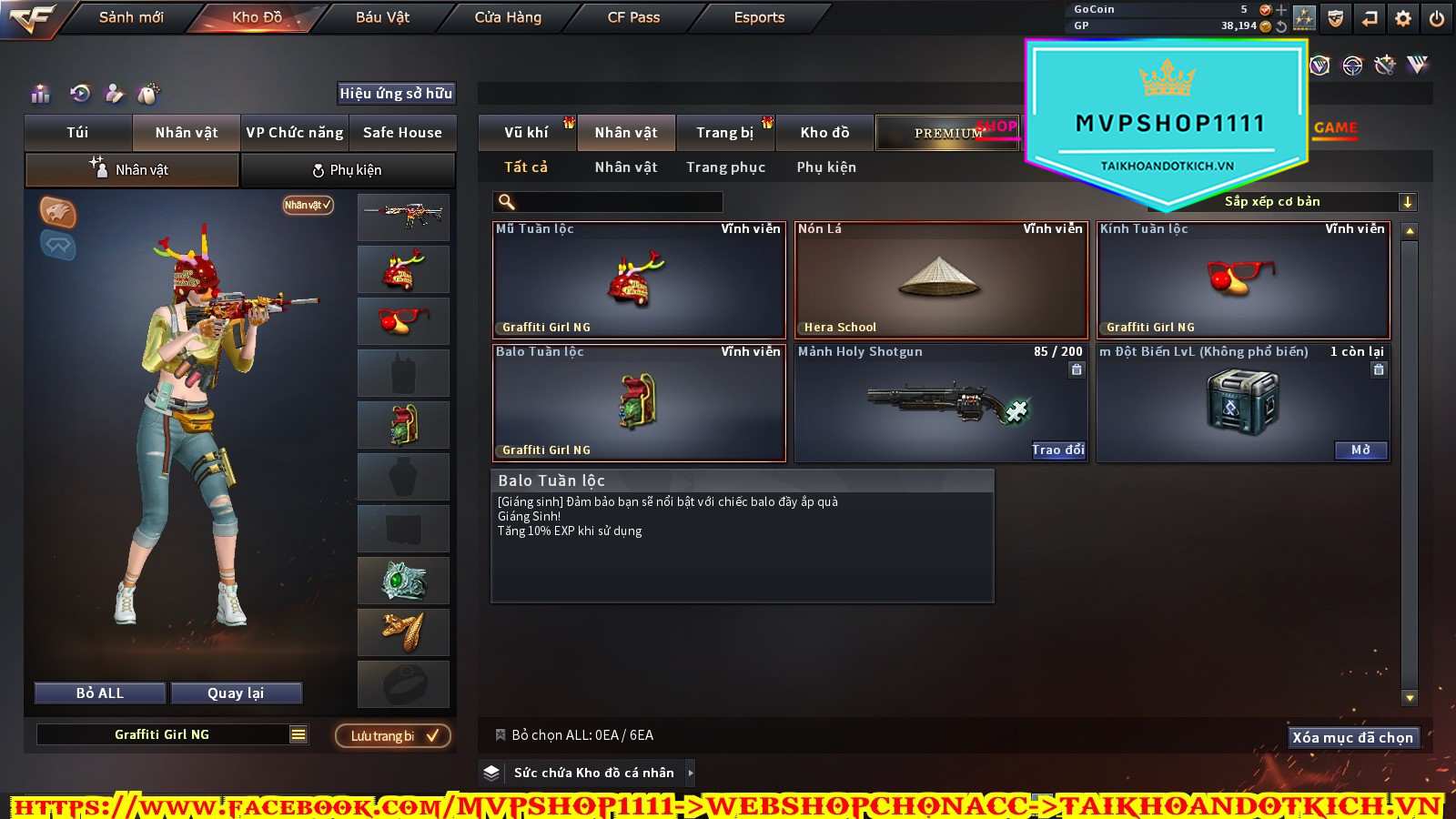This screenshot has width=1456, height=819.
Task: Go to Báu Vật menu
Action: [382, 17]
